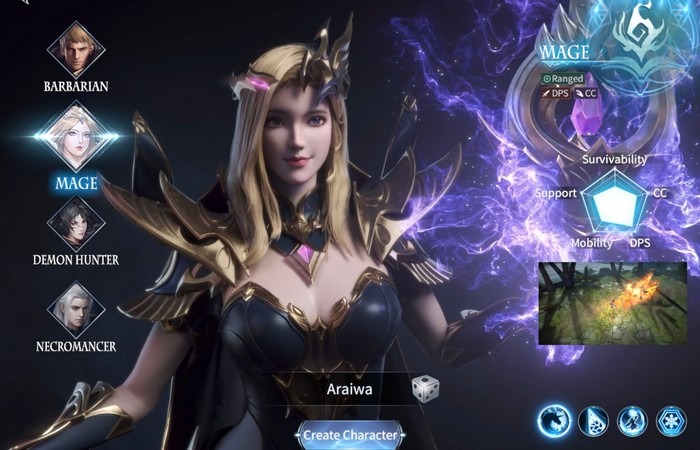Screen dimensions: 700x450
Task: Edit the character name field showing Araiwa
Action: 349,389
